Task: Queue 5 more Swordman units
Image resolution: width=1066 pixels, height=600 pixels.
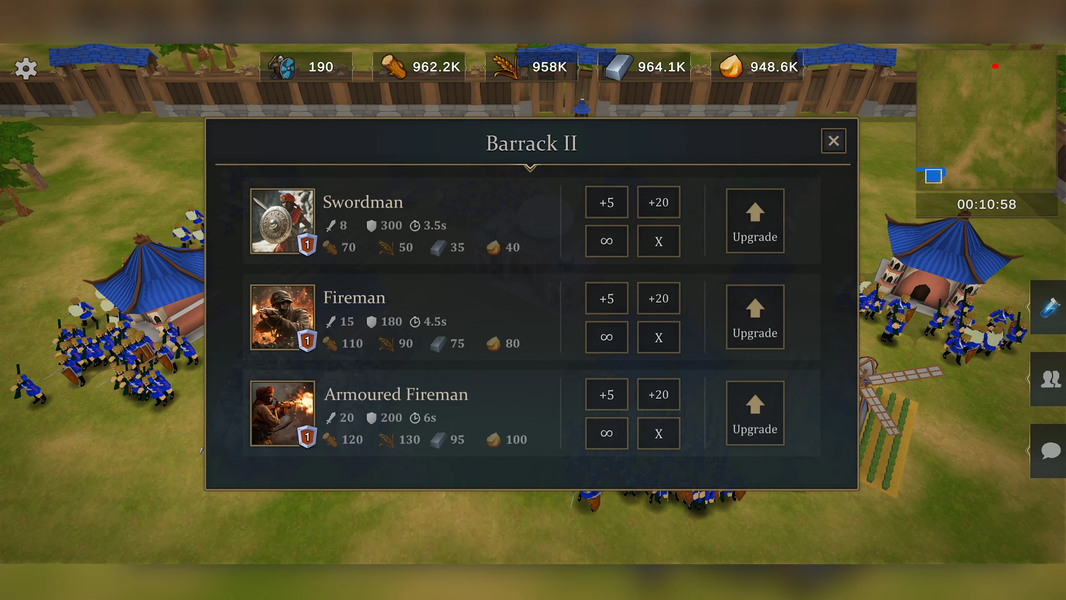Action: 607,203
